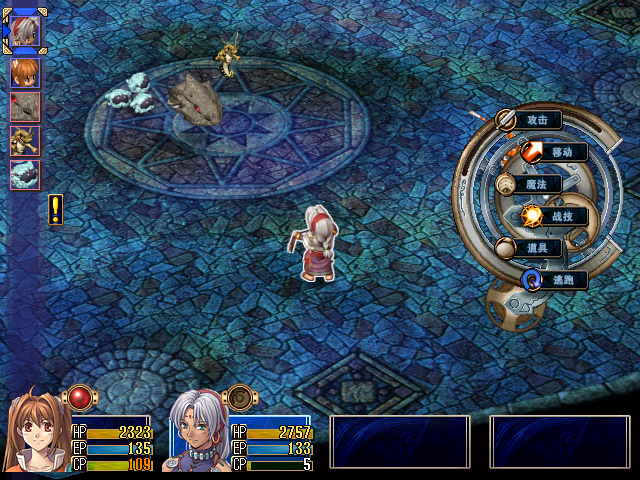This screenshot has height=480, width=640.
Task: Open the 魔法 (Arts) menu
Action: 537,184
